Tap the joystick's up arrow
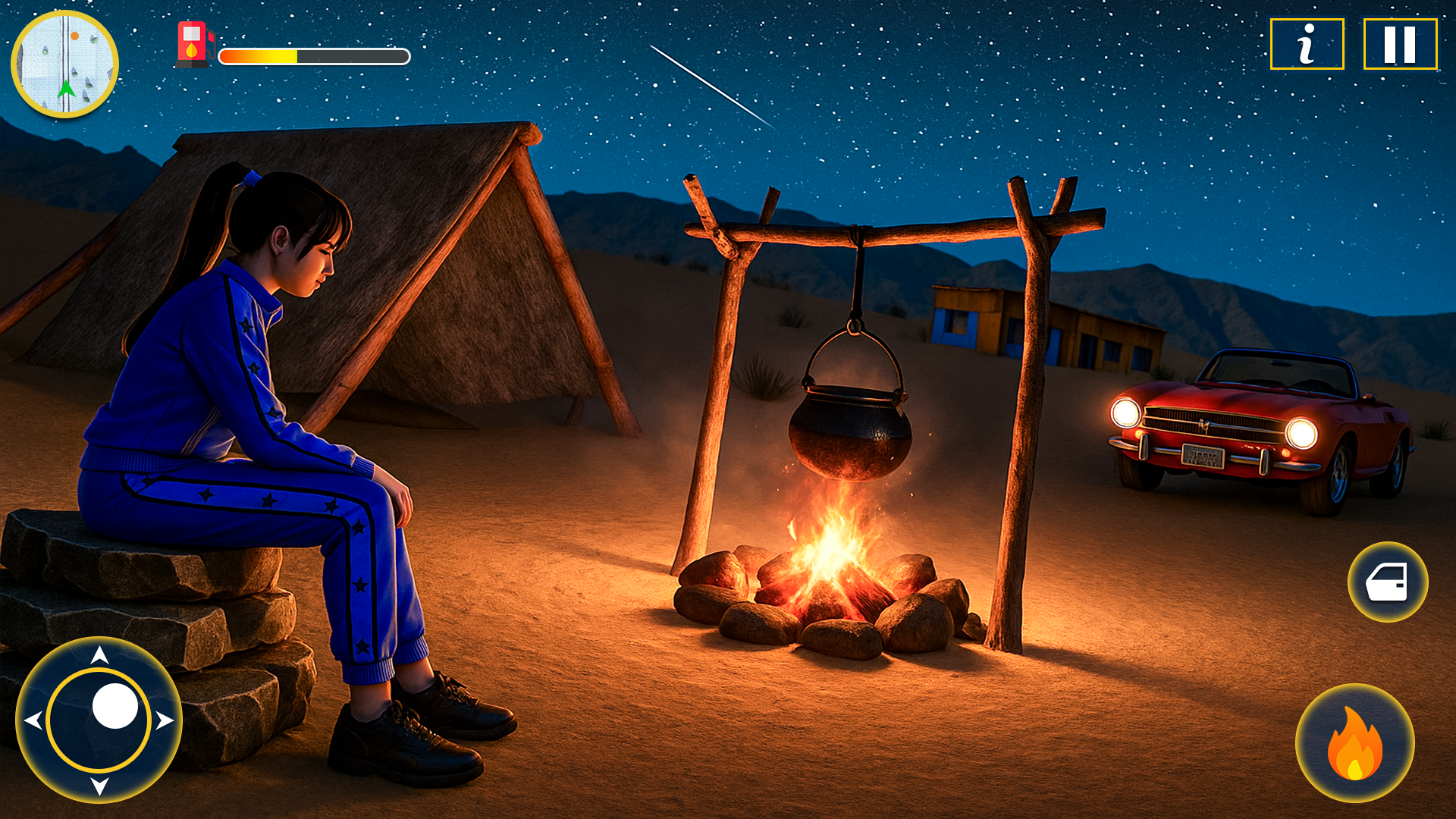Screen dimensions: 1456x819 coord(99,655)
